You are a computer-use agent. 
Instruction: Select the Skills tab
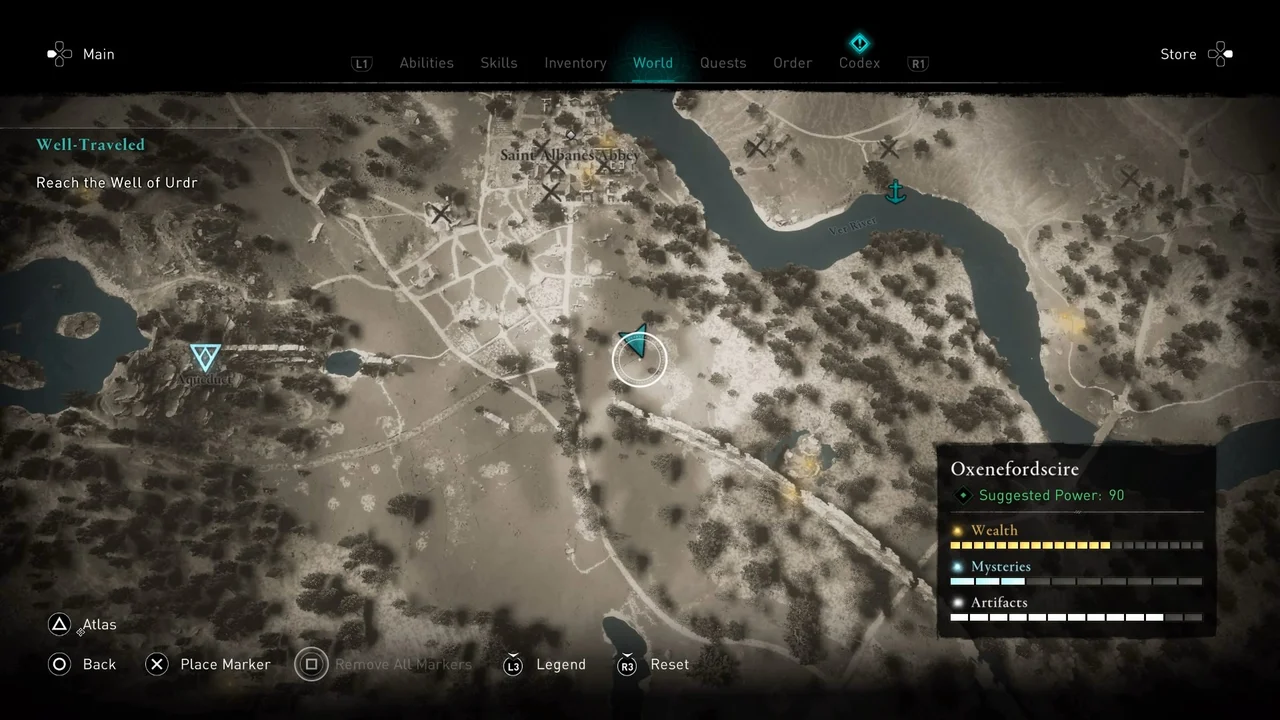point(498,62)
